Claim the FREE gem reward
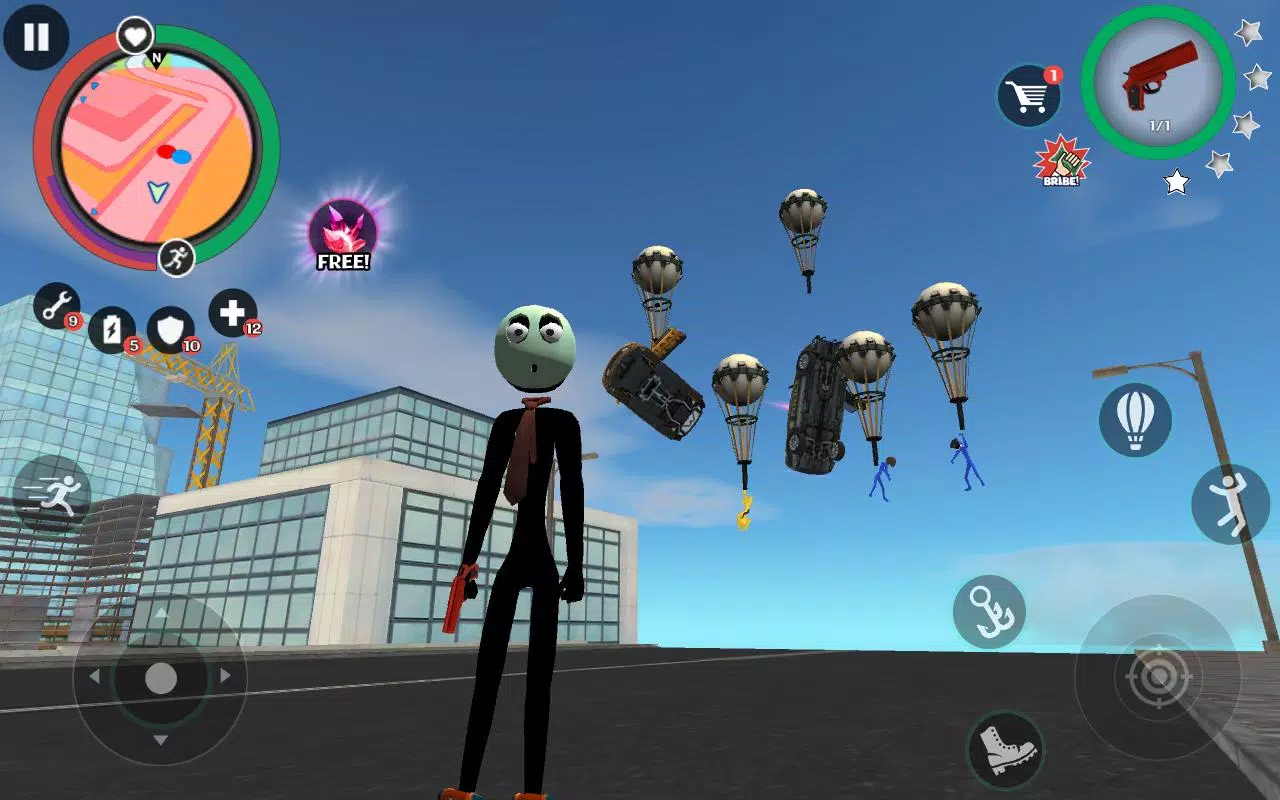This screenshot has height=800, width=1280. (345, 229)
